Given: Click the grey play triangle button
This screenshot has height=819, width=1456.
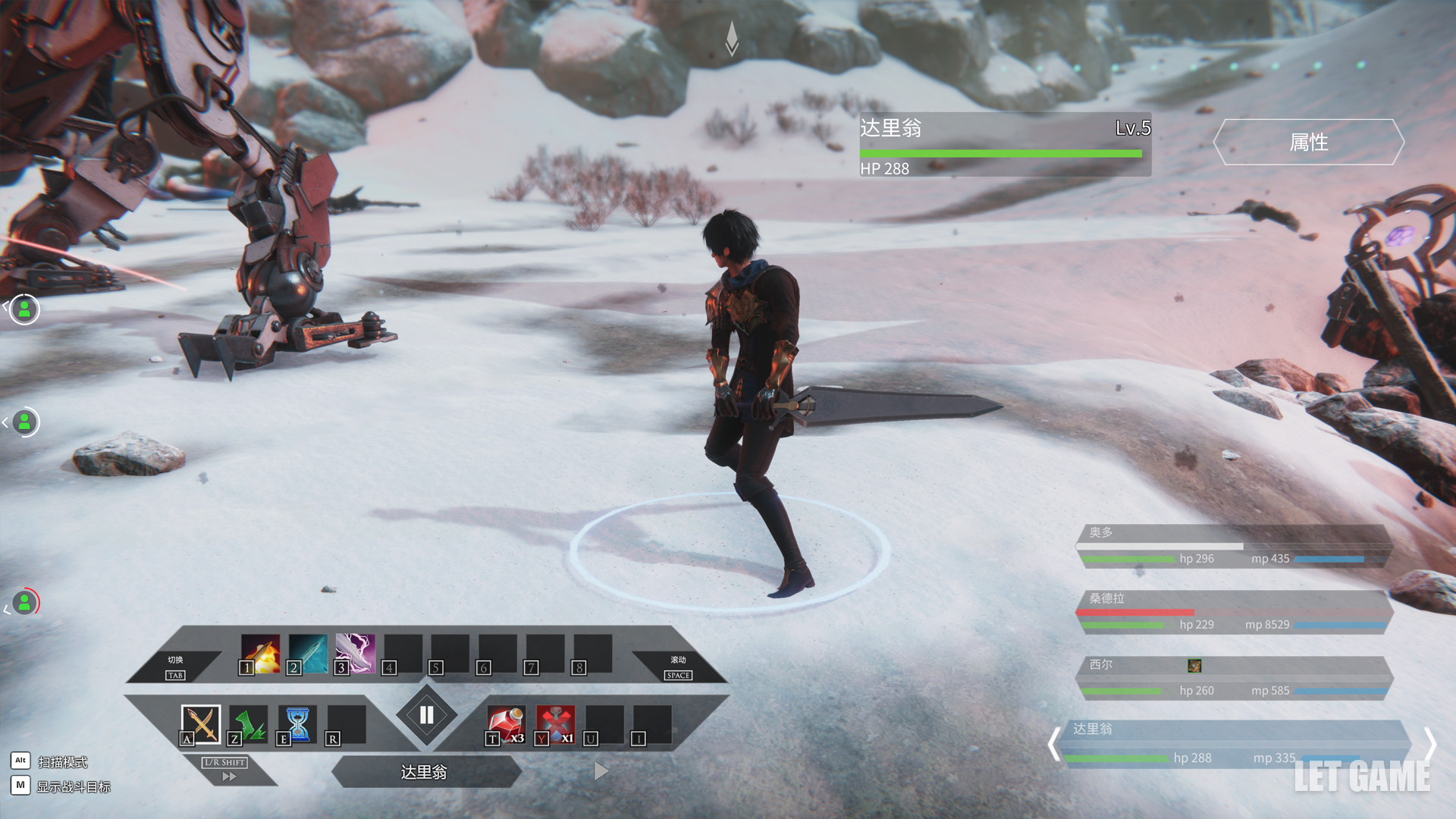Looking at the screenshot, I should [601, 771].
